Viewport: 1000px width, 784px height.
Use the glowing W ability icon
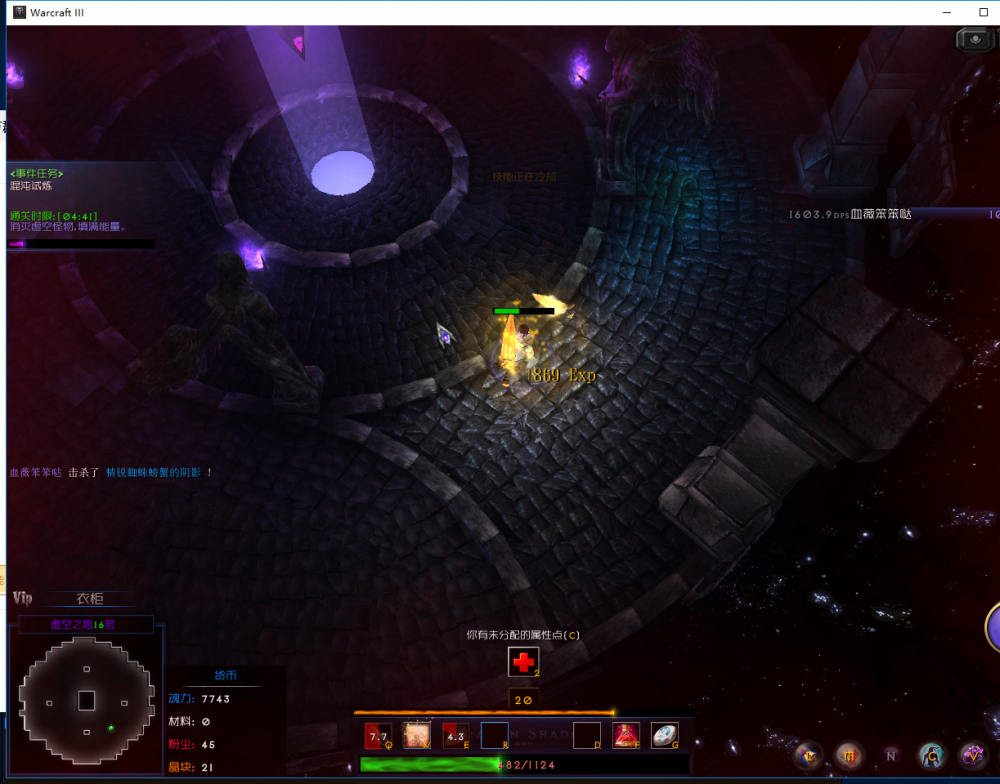click(x=417, y=736)
